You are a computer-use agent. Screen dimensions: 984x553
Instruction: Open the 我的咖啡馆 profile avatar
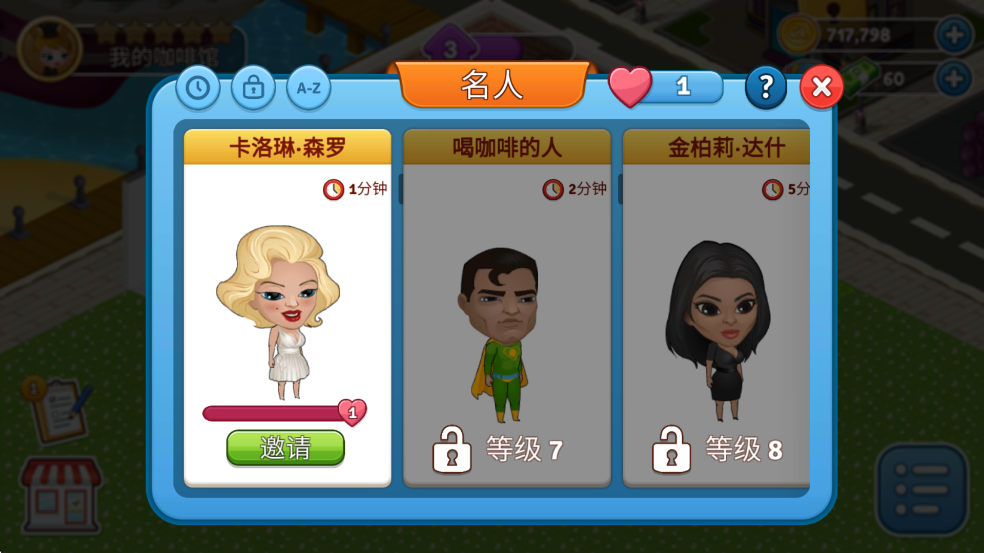click(x=48, y=46)
